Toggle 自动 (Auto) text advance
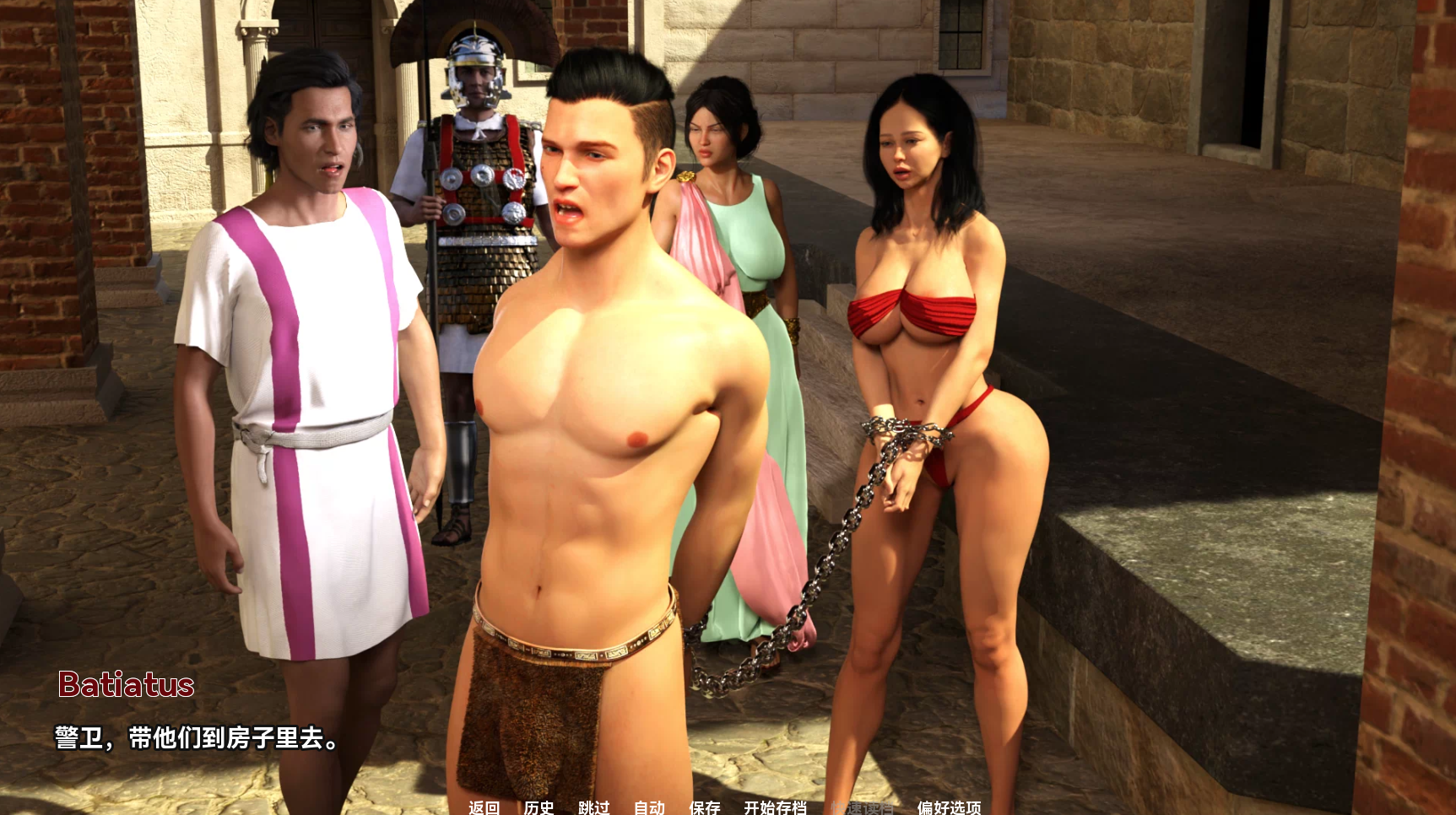The width and height of the screenshot is (1456, 815). [649, 807]
